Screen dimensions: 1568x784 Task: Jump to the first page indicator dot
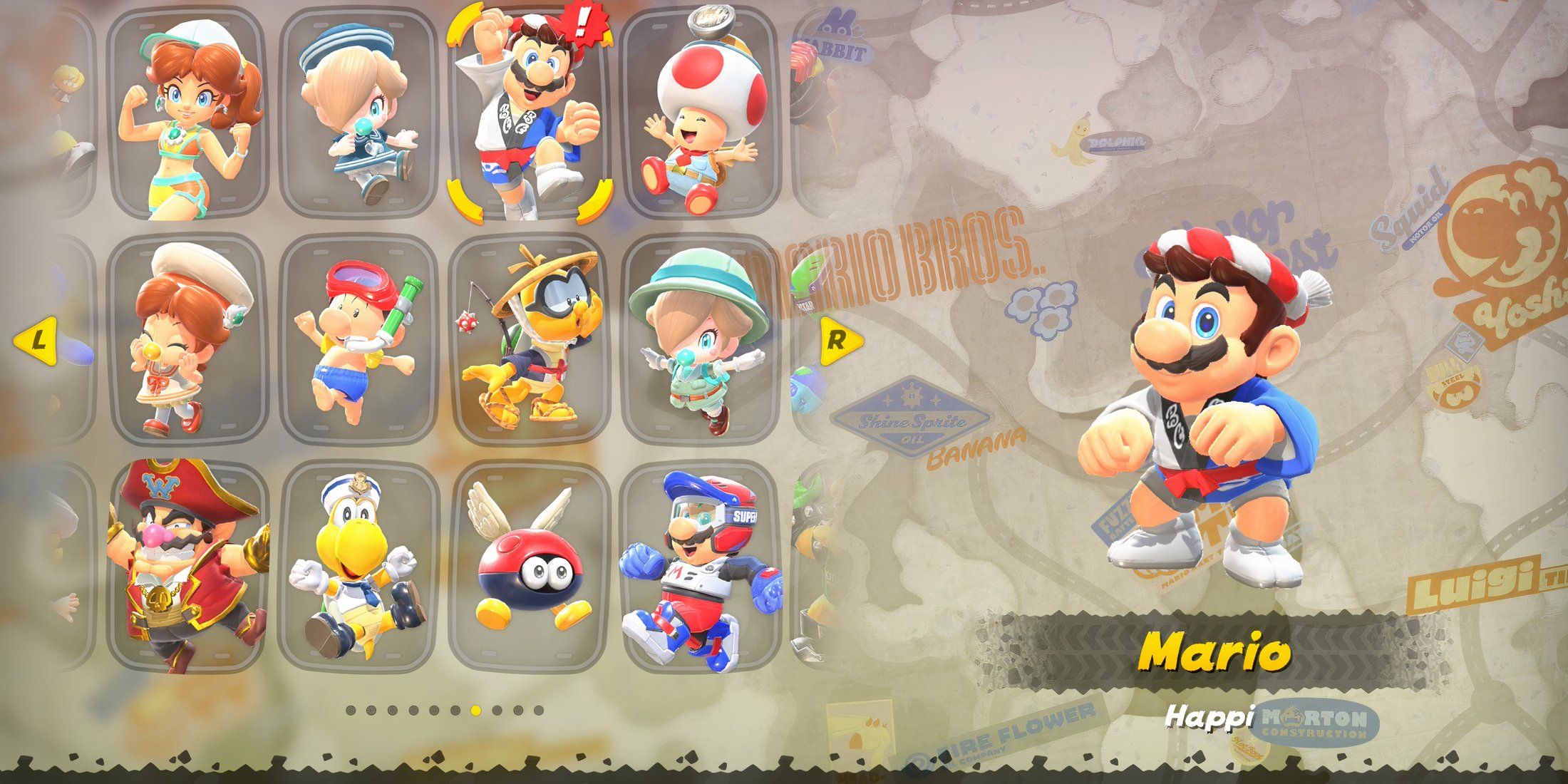[x=351, y=711]
